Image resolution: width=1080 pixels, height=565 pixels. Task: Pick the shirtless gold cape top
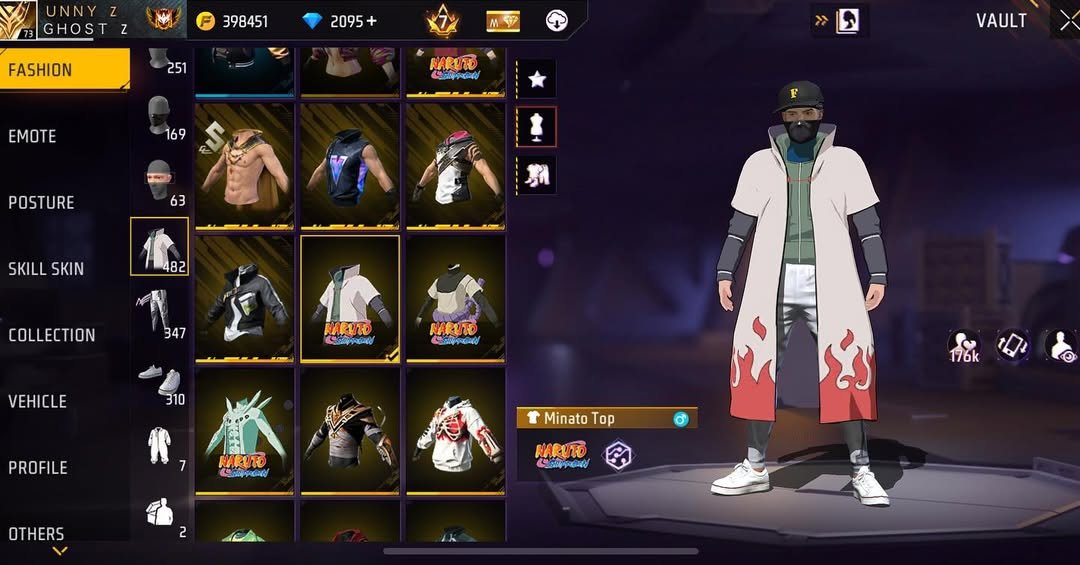pos(244,165)
